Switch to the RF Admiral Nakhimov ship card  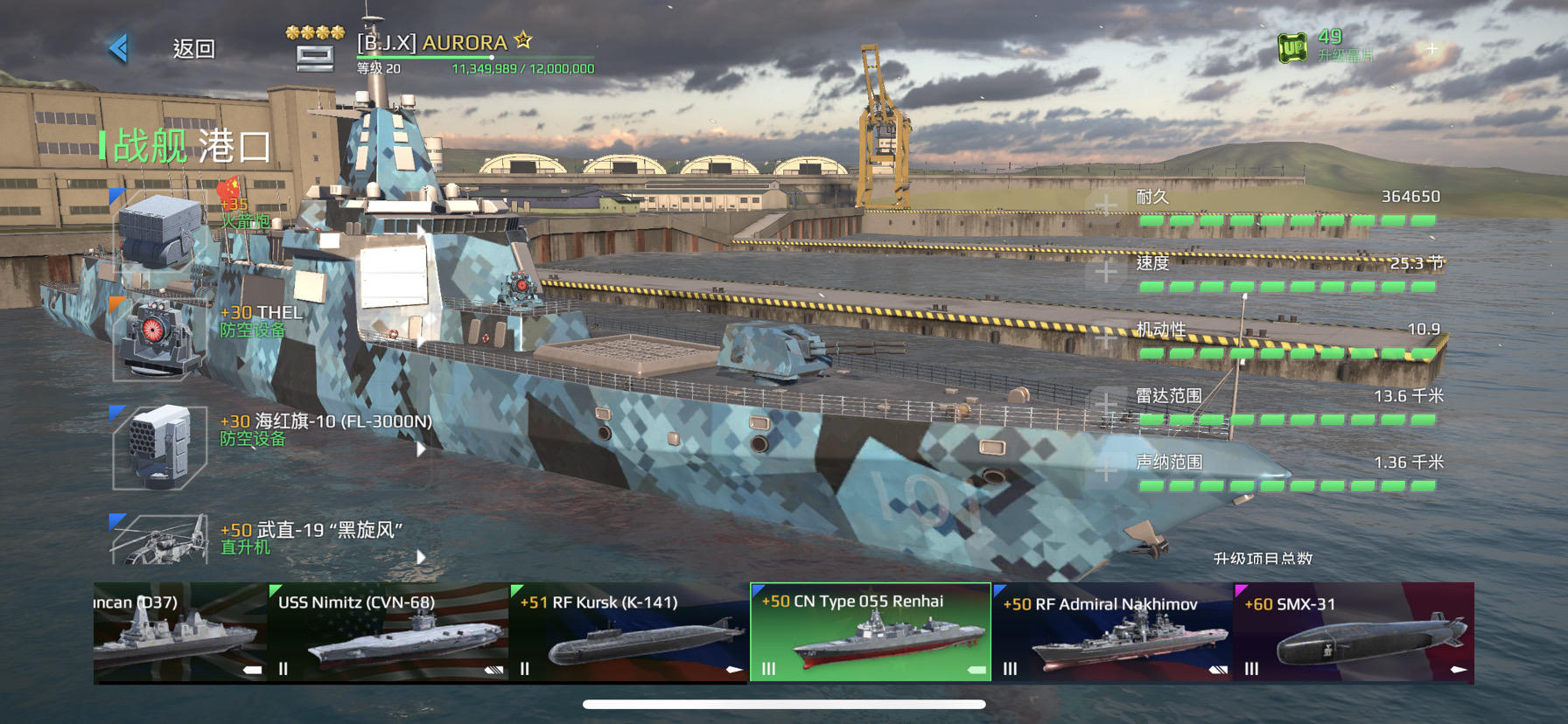(1112, 633)
